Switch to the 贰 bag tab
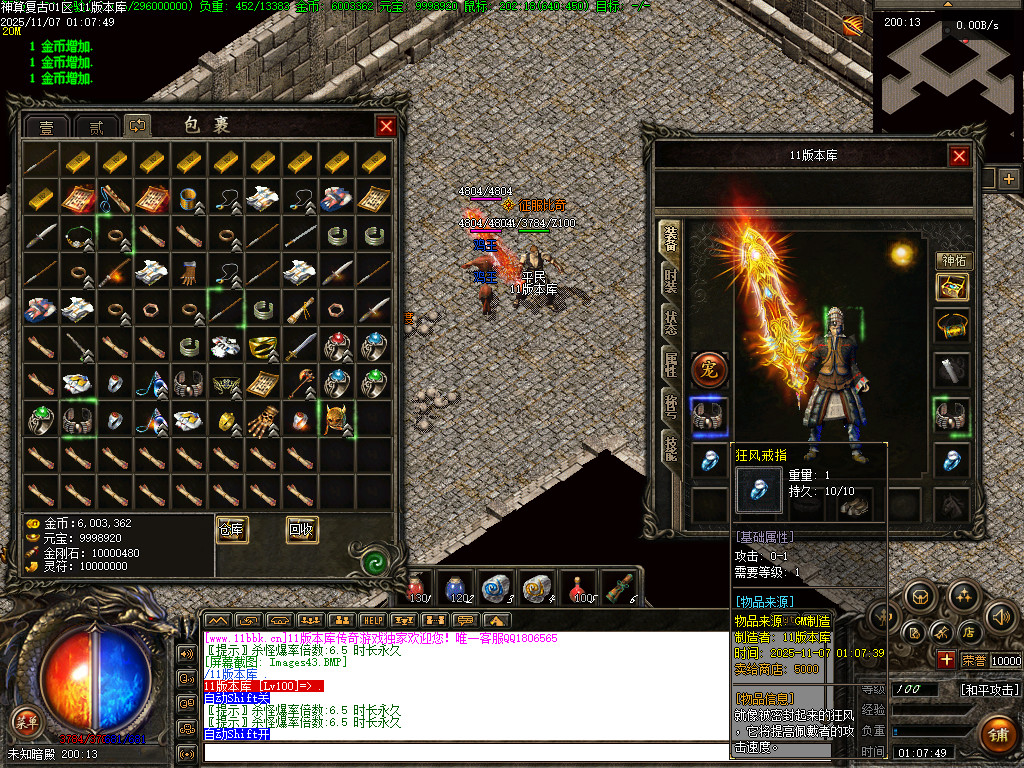 (96, 127)
